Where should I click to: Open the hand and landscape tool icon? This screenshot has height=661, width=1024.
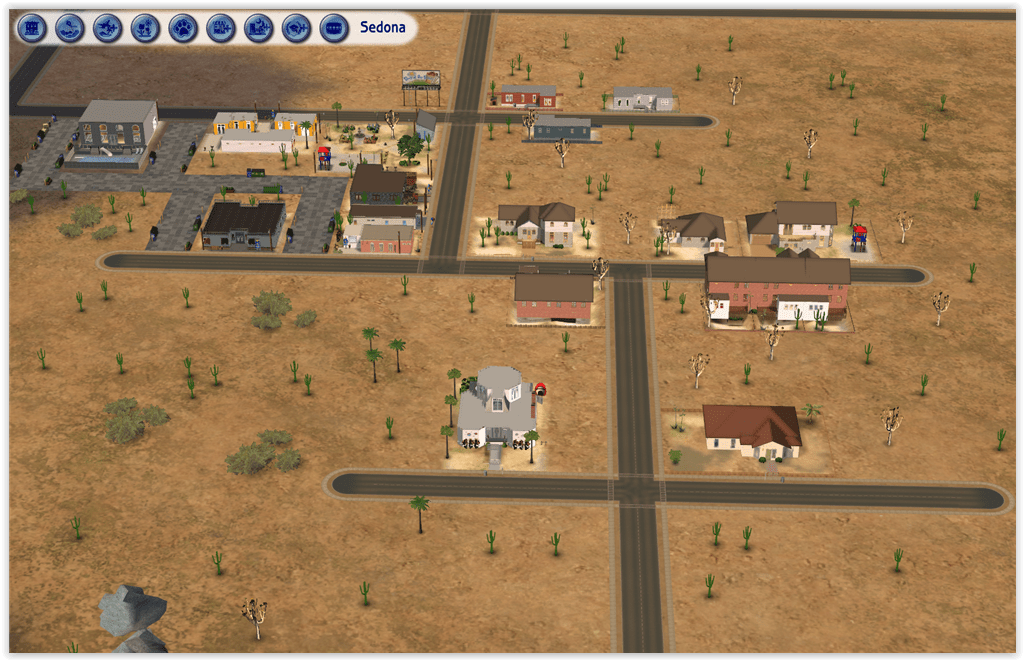tap(70, 28)
